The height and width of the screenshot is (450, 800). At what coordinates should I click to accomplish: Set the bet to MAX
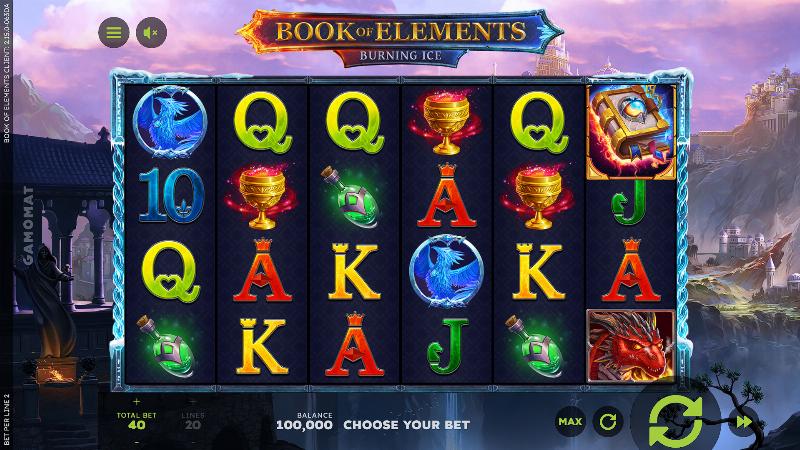pos(570,422)
